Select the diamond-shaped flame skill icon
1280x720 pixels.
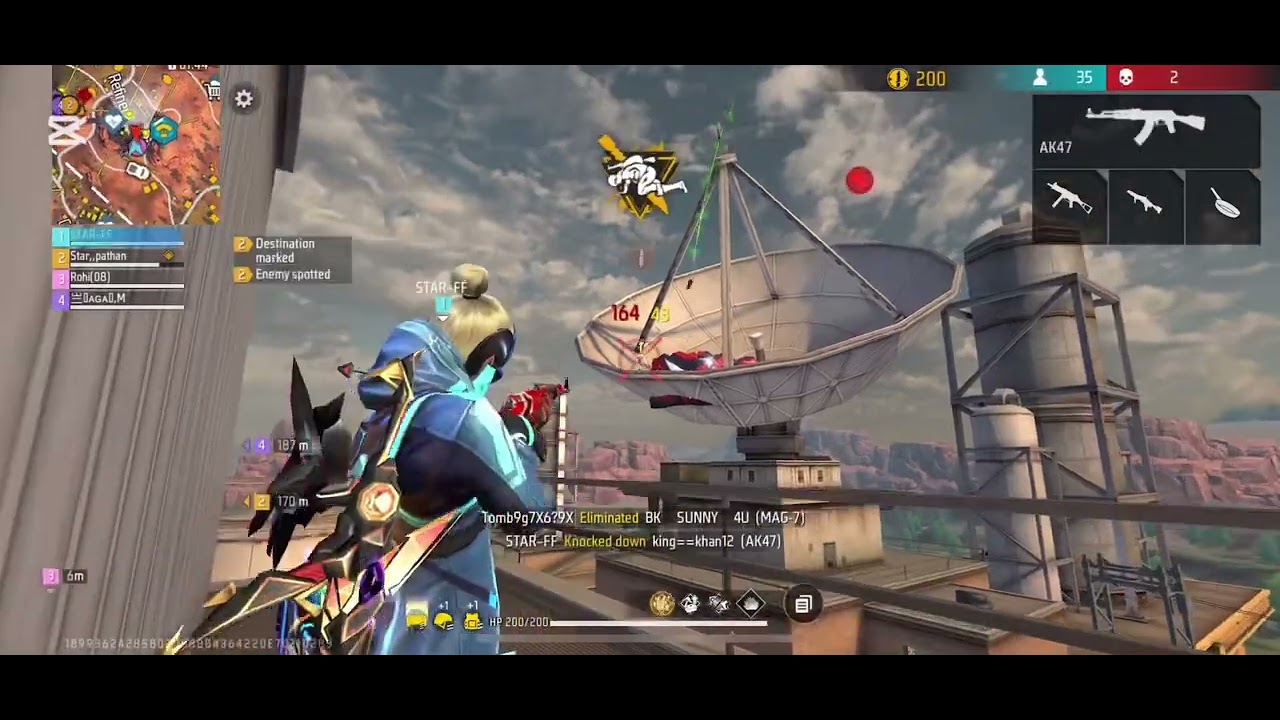coord(750,603)
